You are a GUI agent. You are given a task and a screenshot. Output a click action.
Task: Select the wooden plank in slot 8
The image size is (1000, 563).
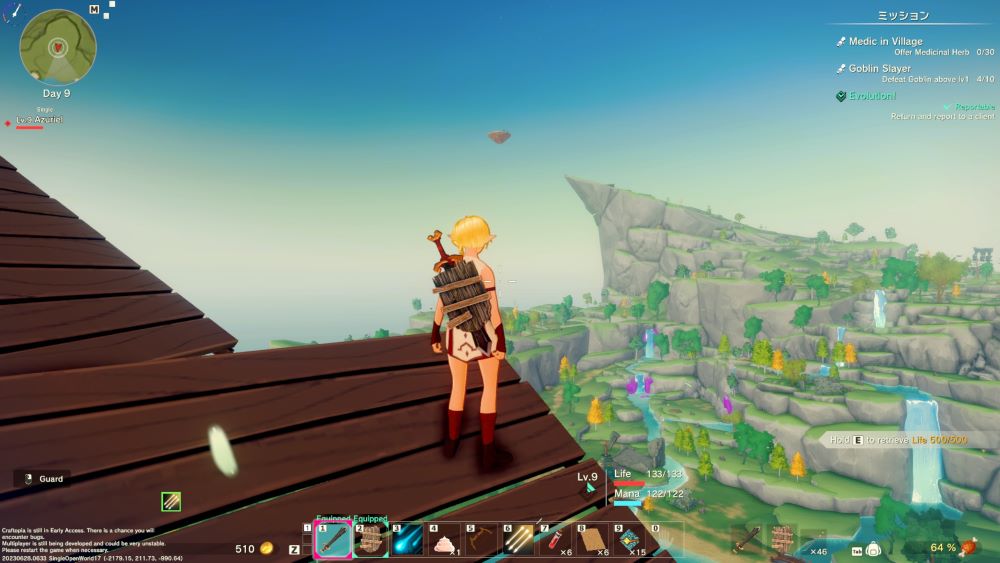coord(592,541)
